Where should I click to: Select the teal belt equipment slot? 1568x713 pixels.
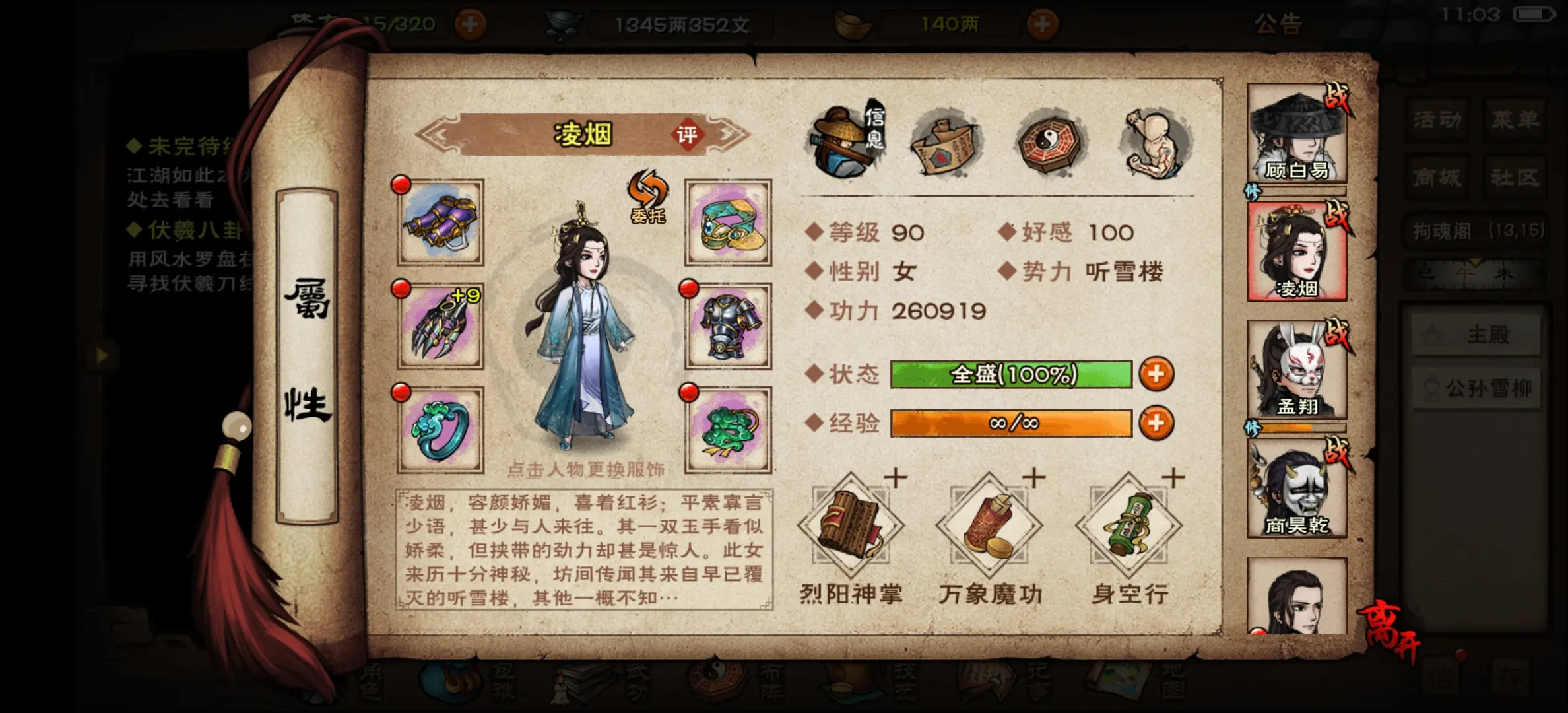(729, 222)
